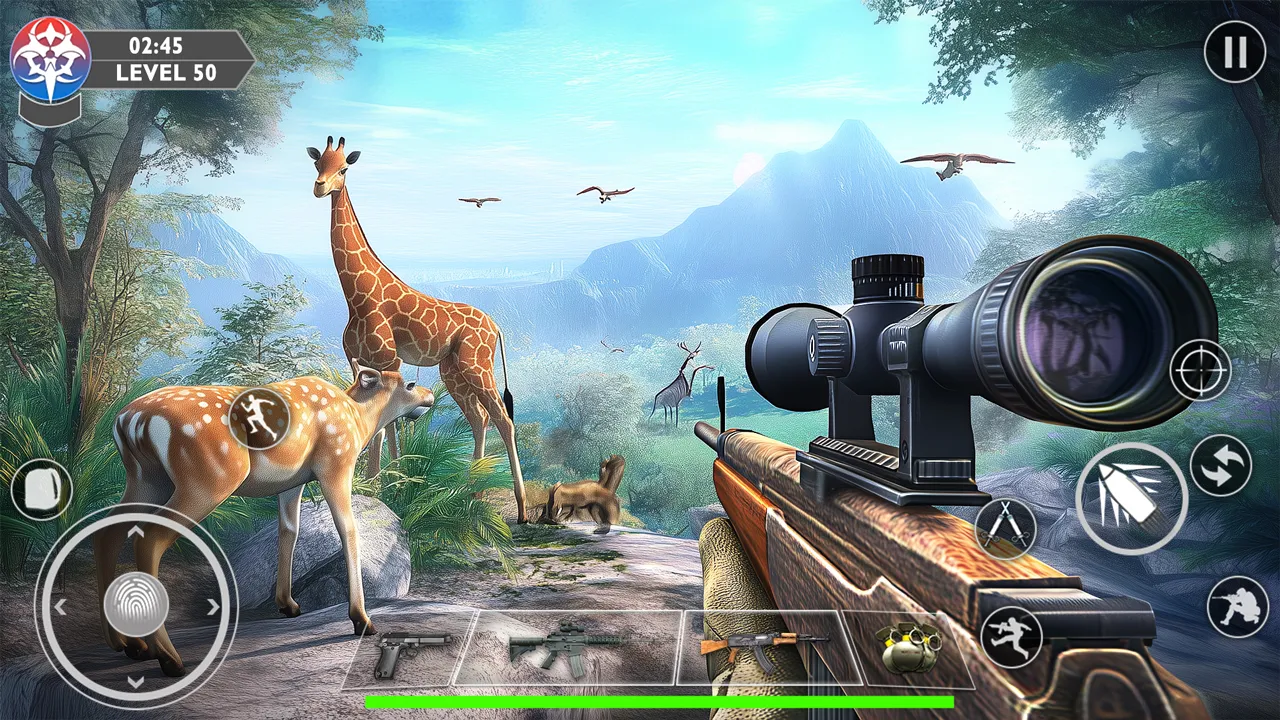Select the pistol weapon slot
Viewport: 1280px width, 720px height.
[x=403, y=650]
